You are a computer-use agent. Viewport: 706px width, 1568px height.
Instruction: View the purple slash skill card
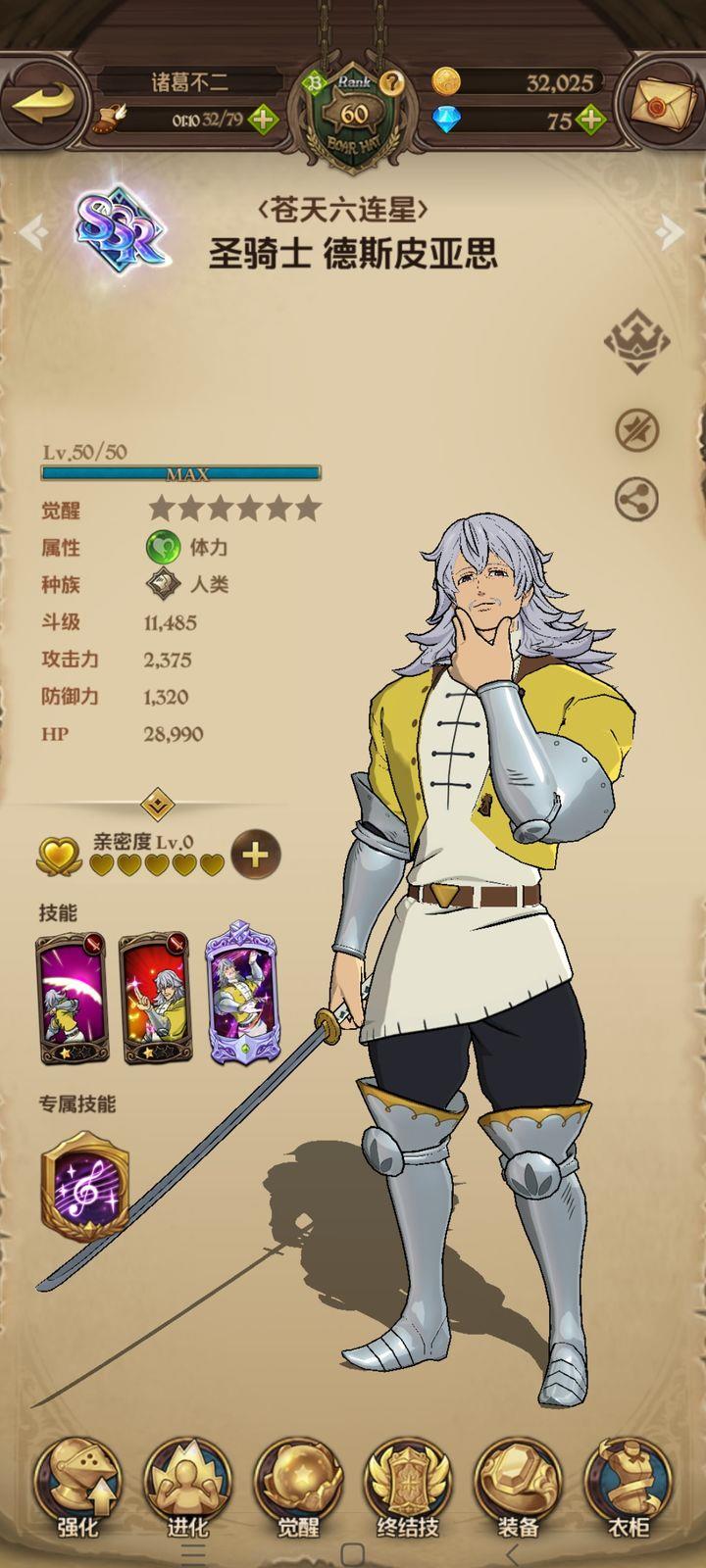point(72,1000)
